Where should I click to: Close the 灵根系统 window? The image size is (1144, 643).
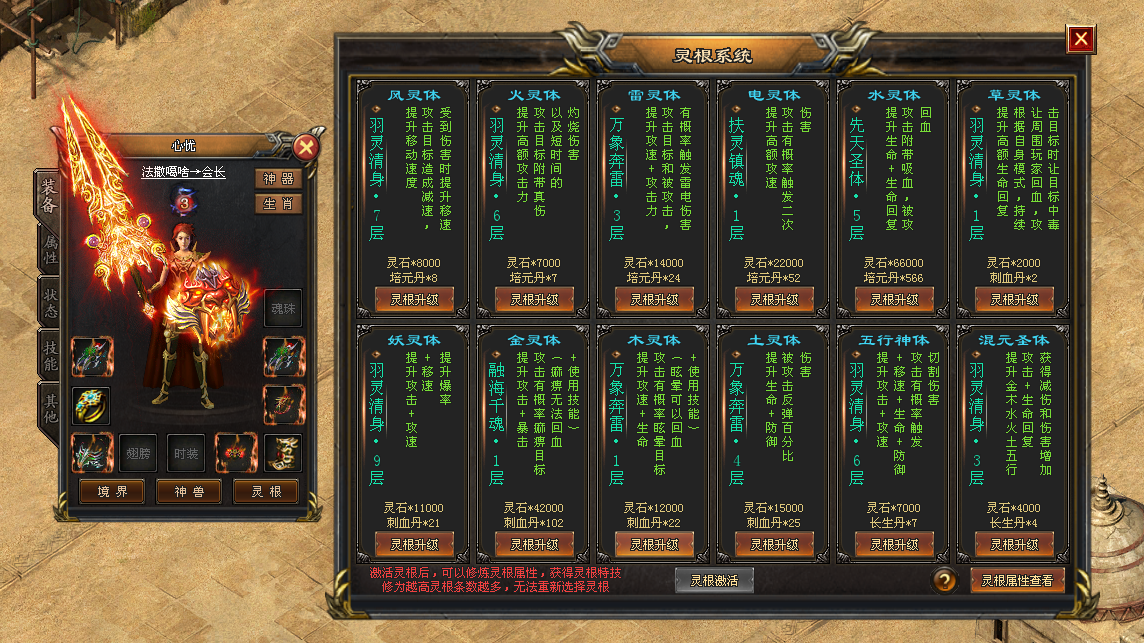pos(1080,39)
